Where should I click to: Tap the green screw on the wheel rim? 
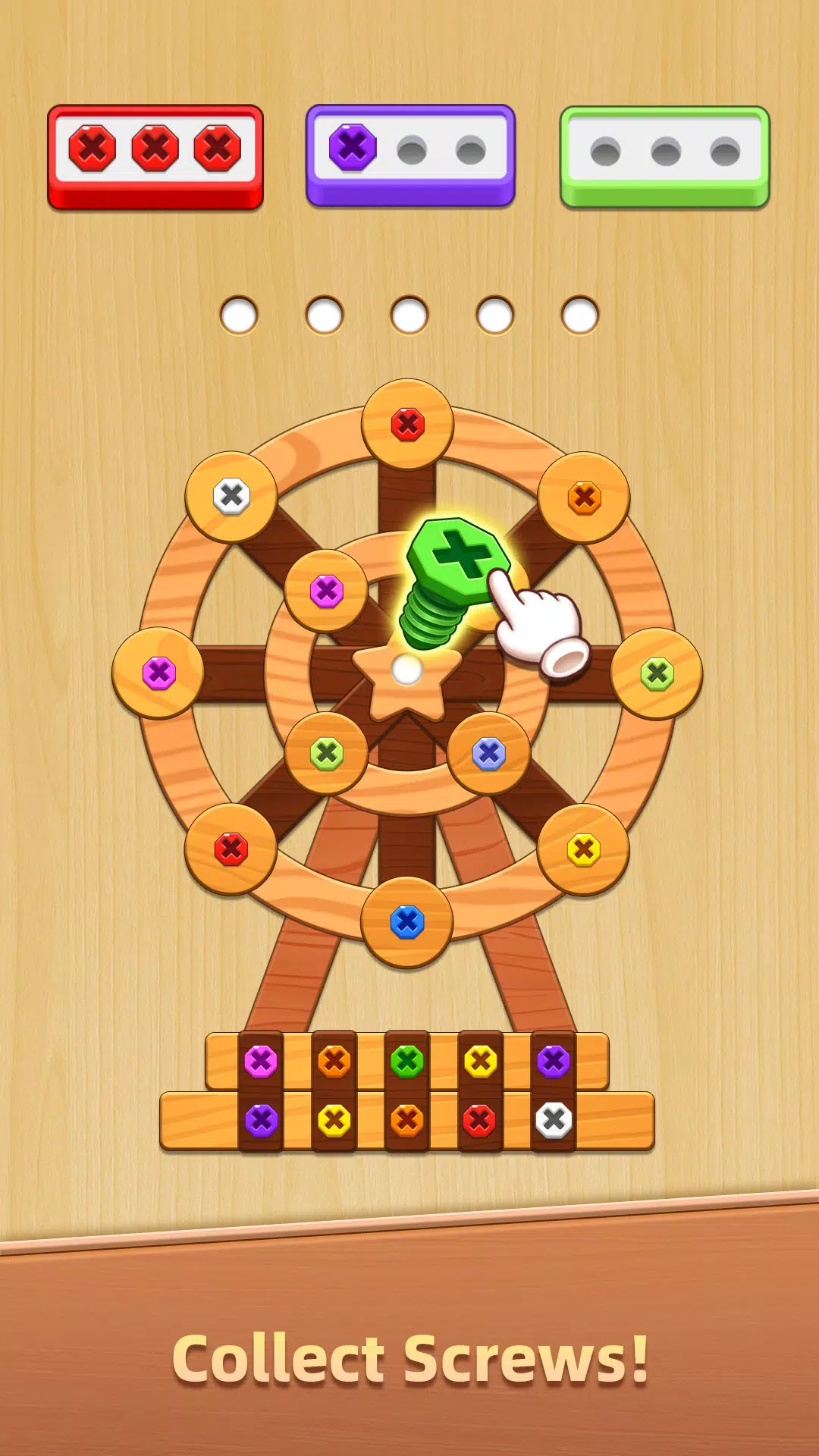coord(657,673)
